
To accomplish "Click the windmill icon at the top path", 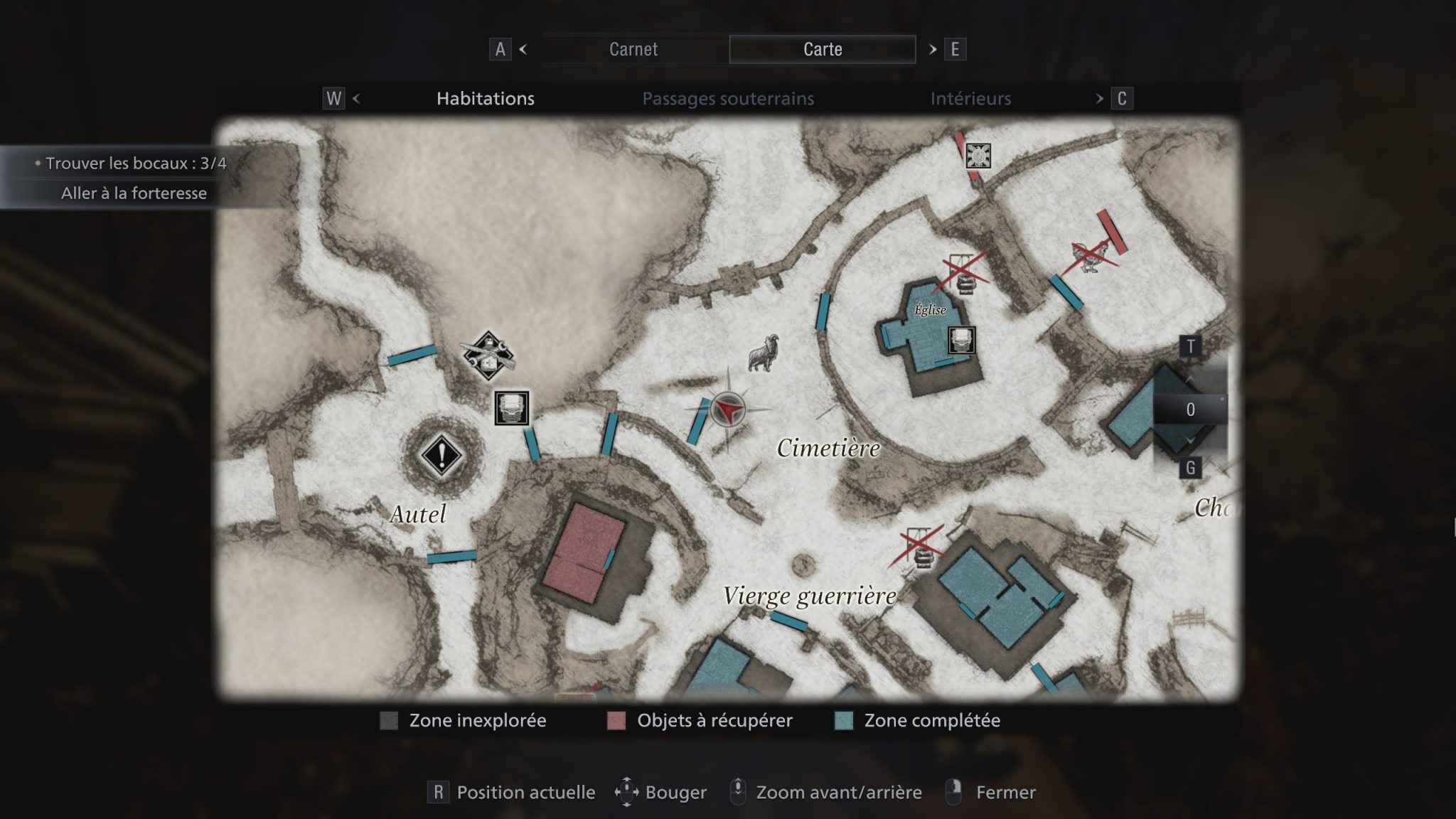I will (x=977, y=156).
